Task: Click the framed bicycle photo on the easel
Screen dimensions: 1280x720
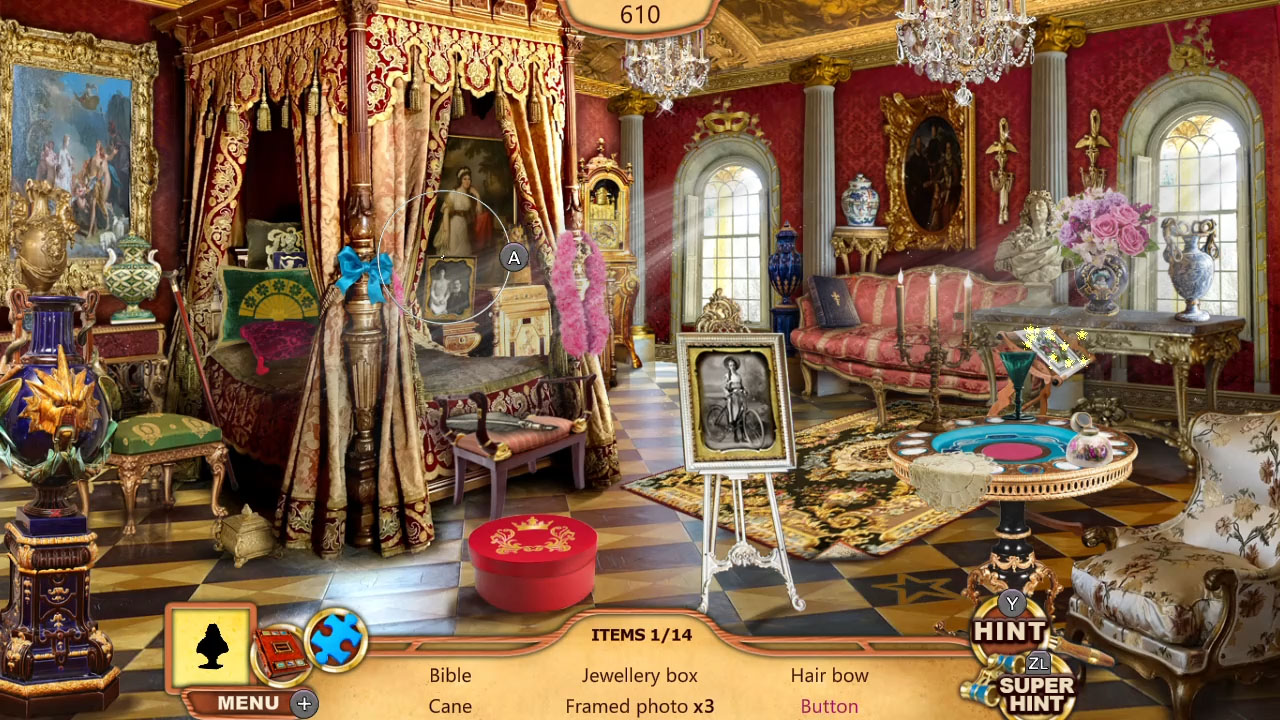Action: (737, 398)
